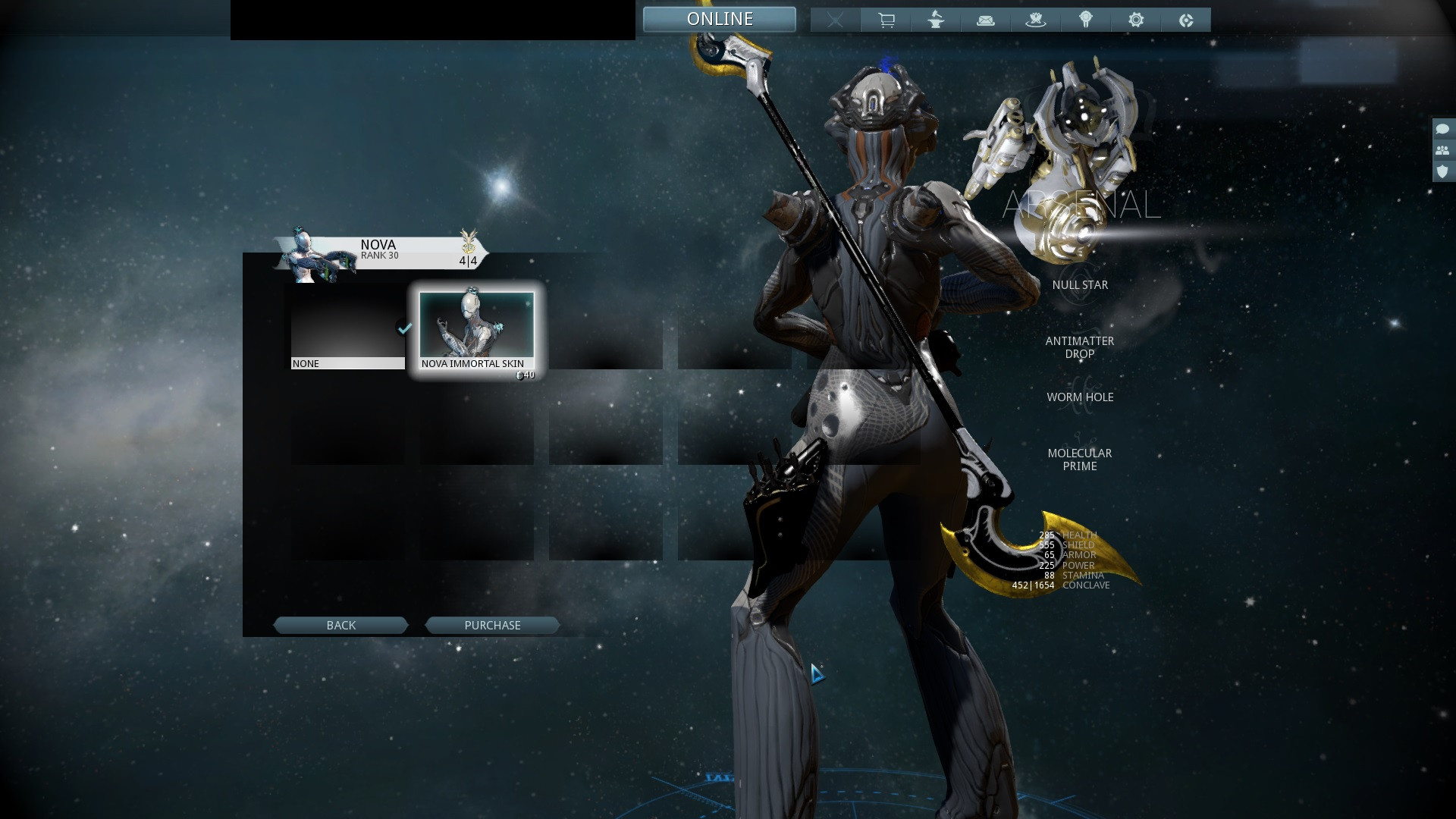This screenshot has height=819, width=1456.
Task: Click the key-shaped icon in top toolbar
Action: coord(1086,20)
